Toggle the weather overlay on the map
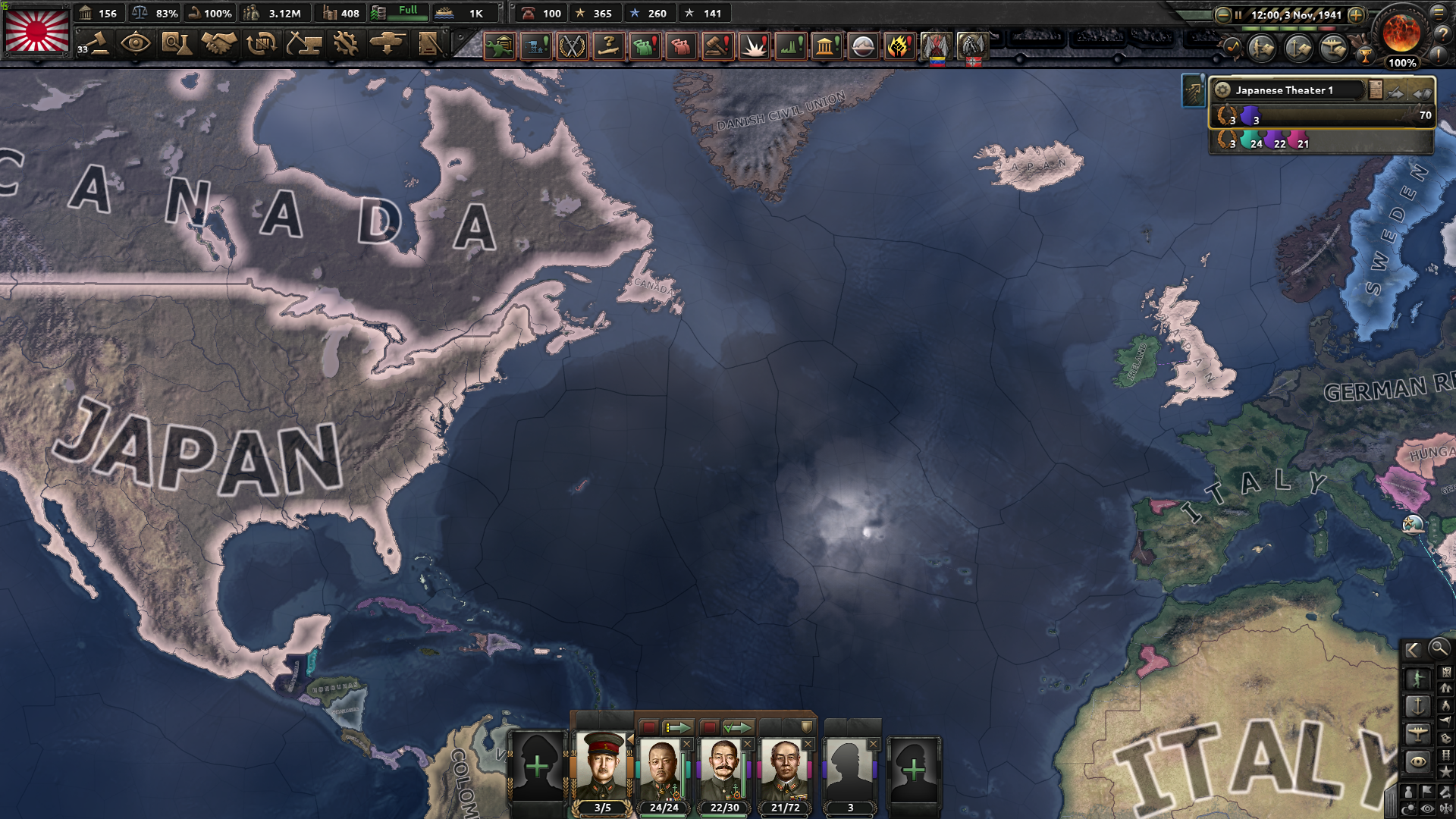This screenshot has height=819, width=1456. (x=1410, y=808)
